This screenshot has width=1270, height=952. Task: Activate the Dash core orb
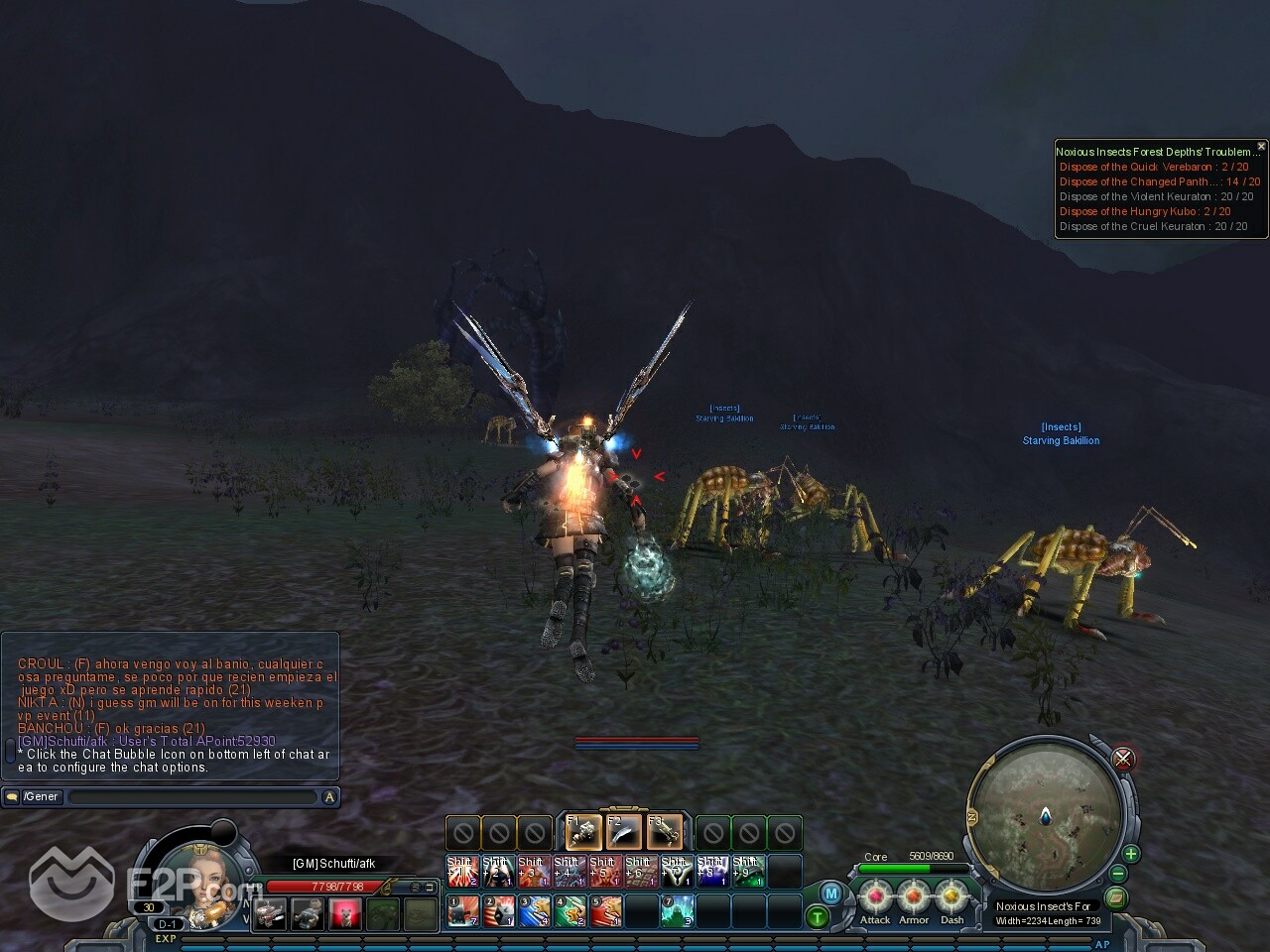pos(952,898)
